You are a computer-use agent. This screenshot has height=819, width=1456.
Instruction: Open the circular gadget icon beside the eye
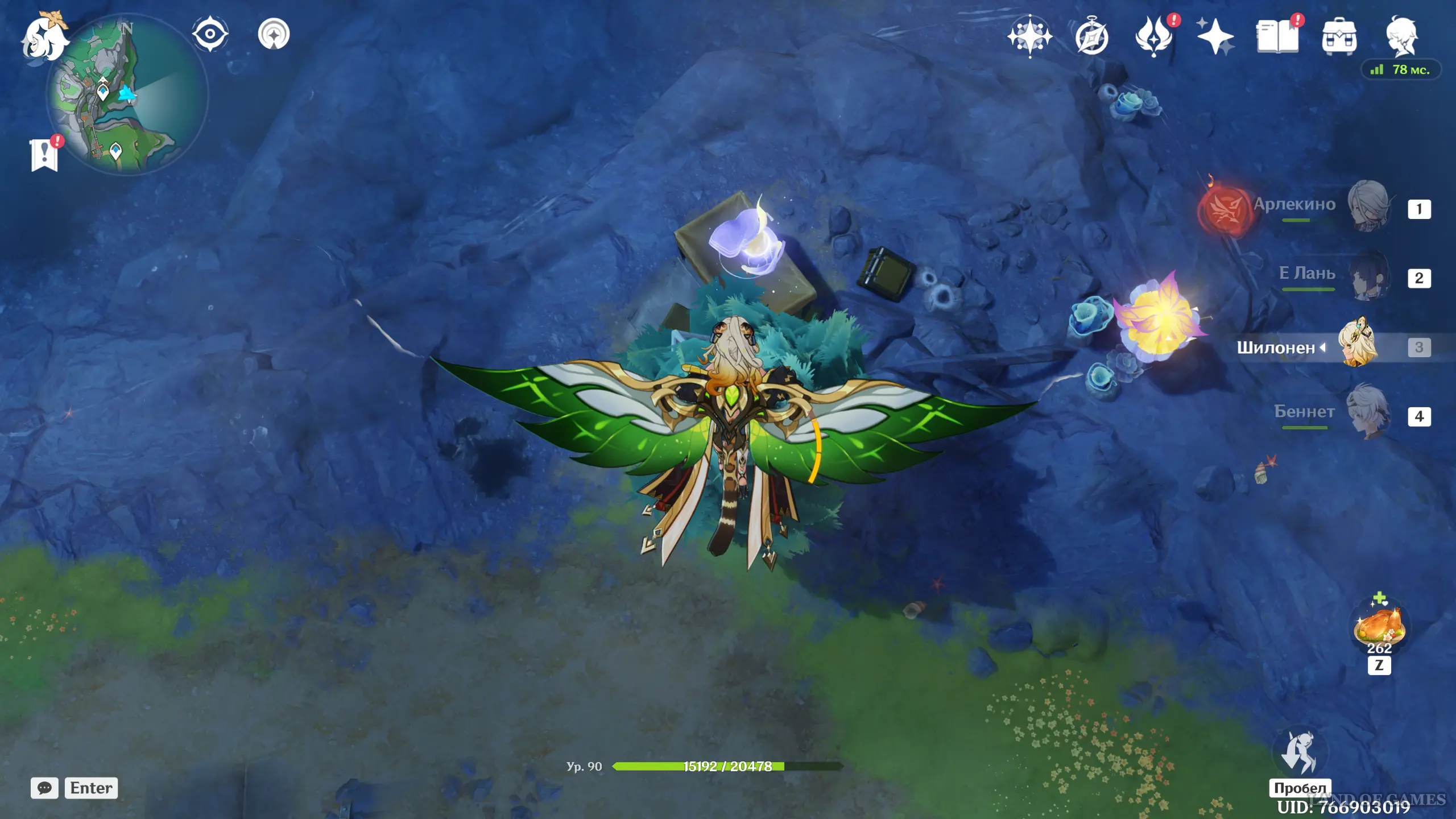(274, 34)
